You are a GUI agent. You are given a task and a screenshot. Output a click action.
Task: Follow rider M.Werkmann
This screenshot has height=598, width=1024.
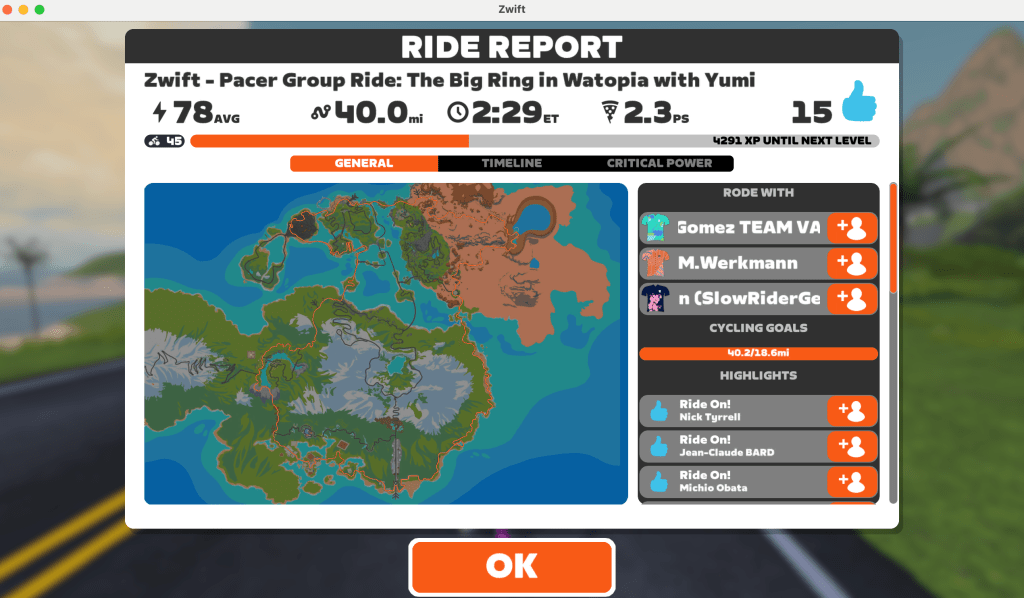[x=853, y=263]
